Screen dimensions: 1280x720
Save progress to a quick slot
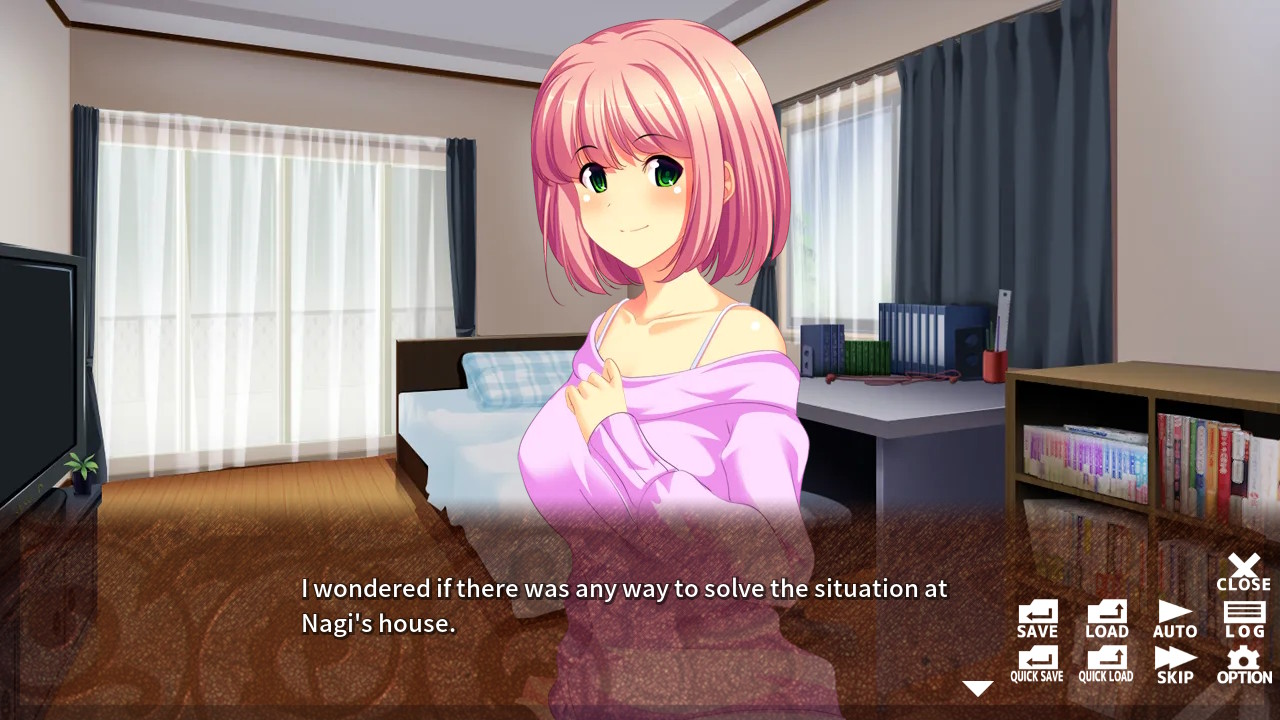(1035, 663)
